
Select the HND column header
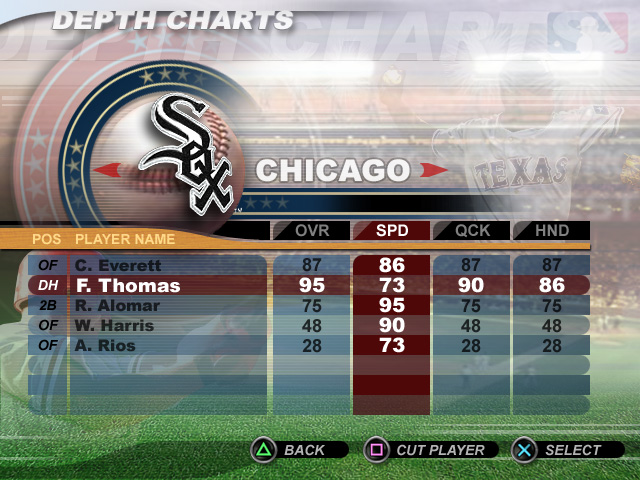pyautogui.click(x=551, y=231)
